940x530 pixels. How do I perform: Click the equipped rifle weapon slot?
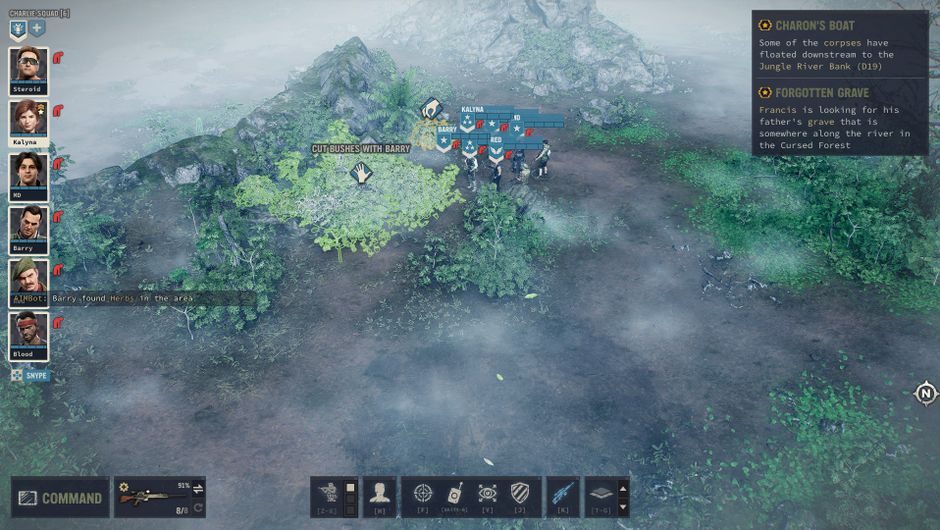[152, 497]
